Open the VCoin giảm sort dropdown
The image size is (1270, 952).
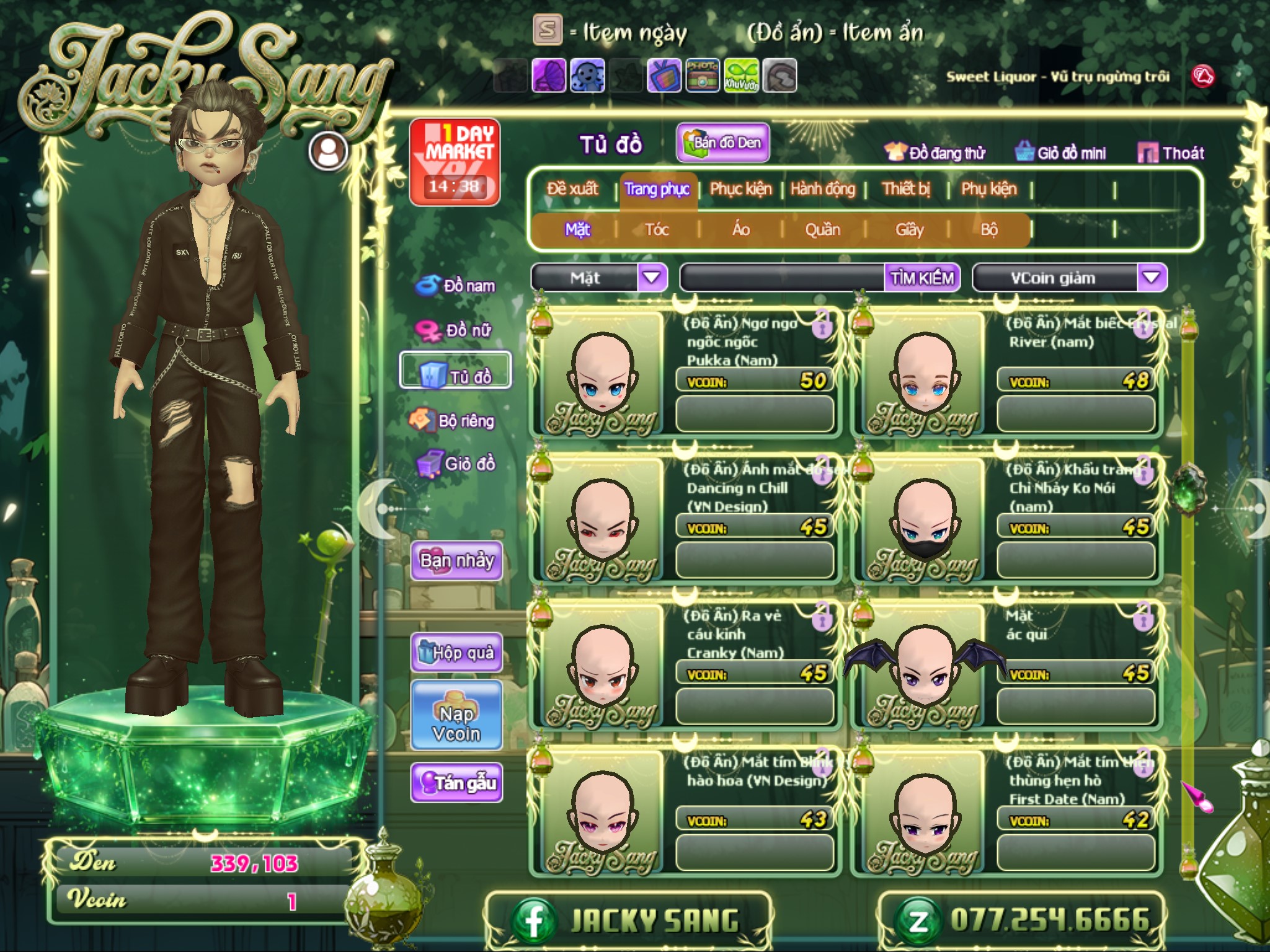[1151, 277]
